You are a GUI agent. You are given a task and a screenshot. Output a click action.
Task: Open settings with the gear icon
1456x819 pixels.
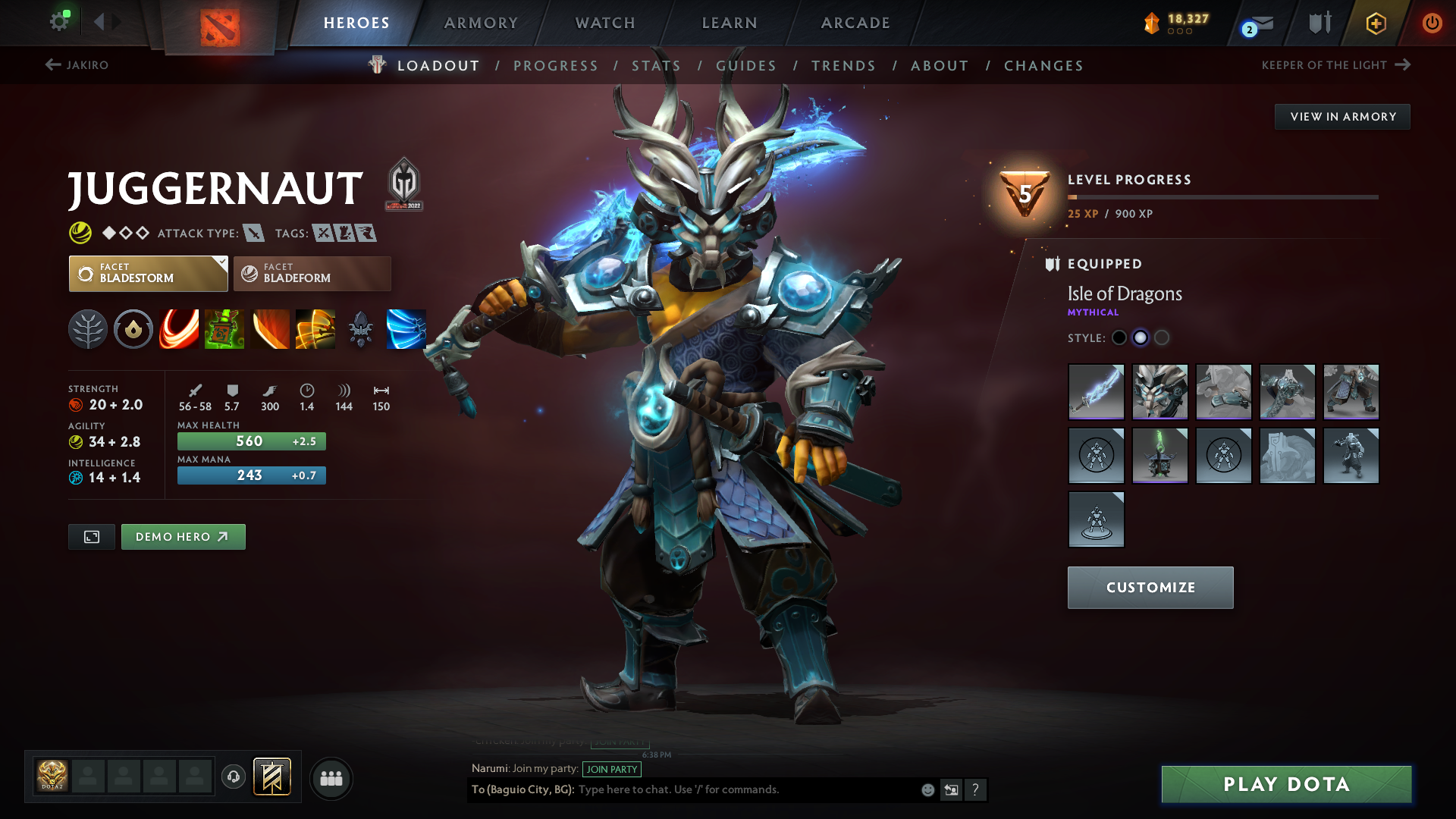[x=58, y=21]
